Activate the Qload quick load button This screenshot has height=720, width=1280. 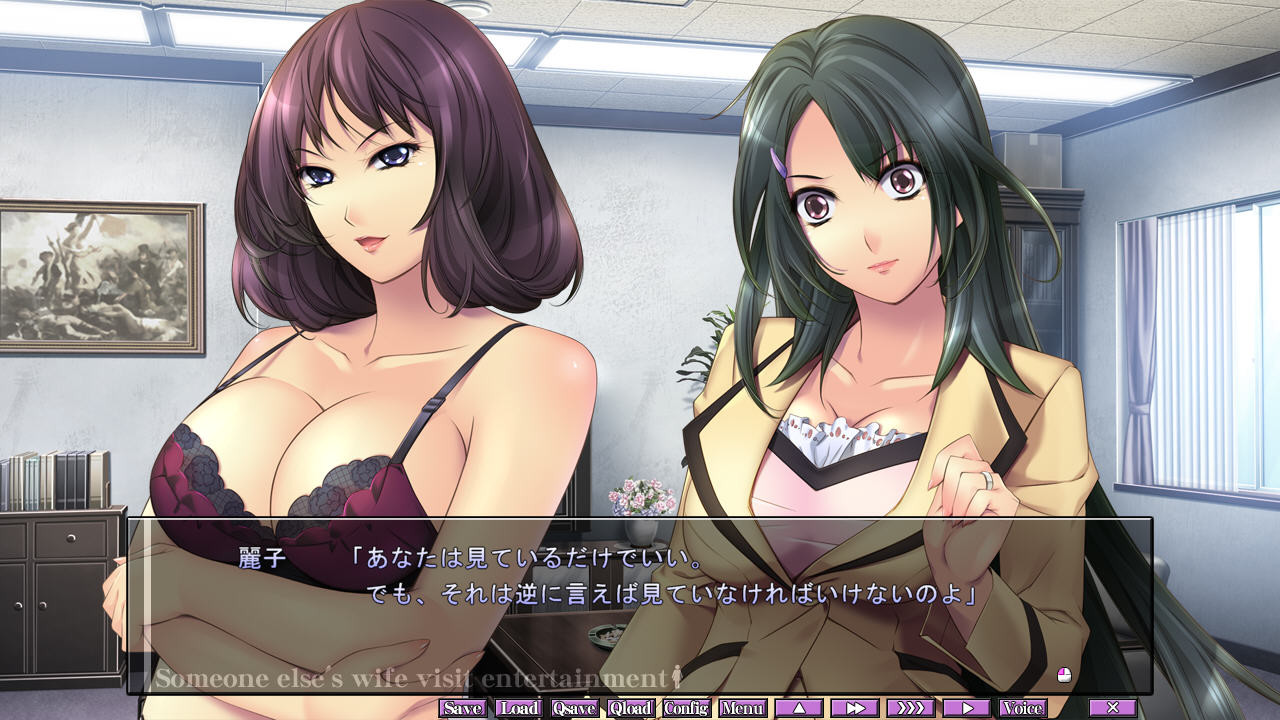[x=631, y=708]
